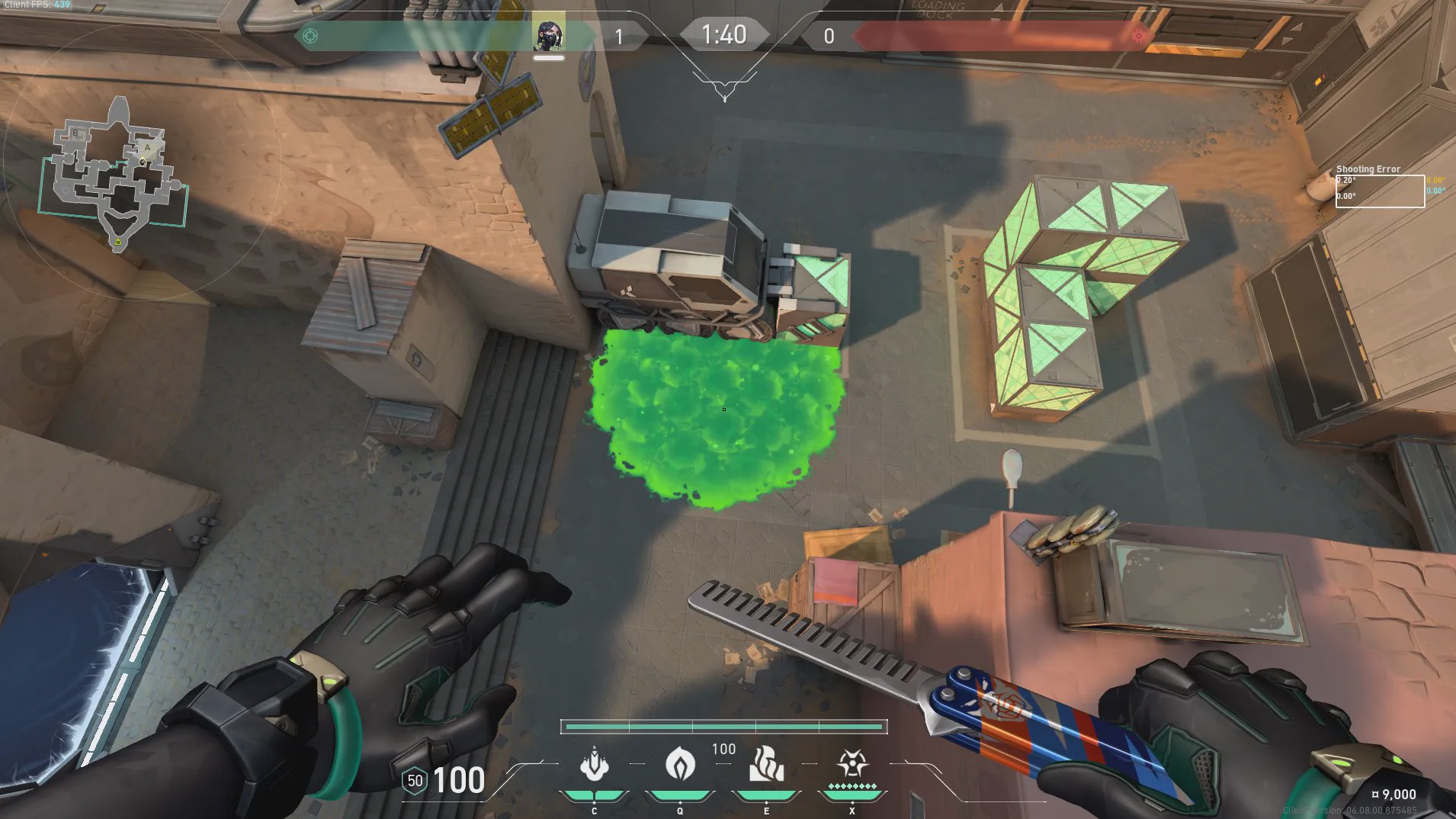This screenshot has height=819, width=1456.
Task: Activate the Snake Bite ability icon
Action: (x=595, y=765)
